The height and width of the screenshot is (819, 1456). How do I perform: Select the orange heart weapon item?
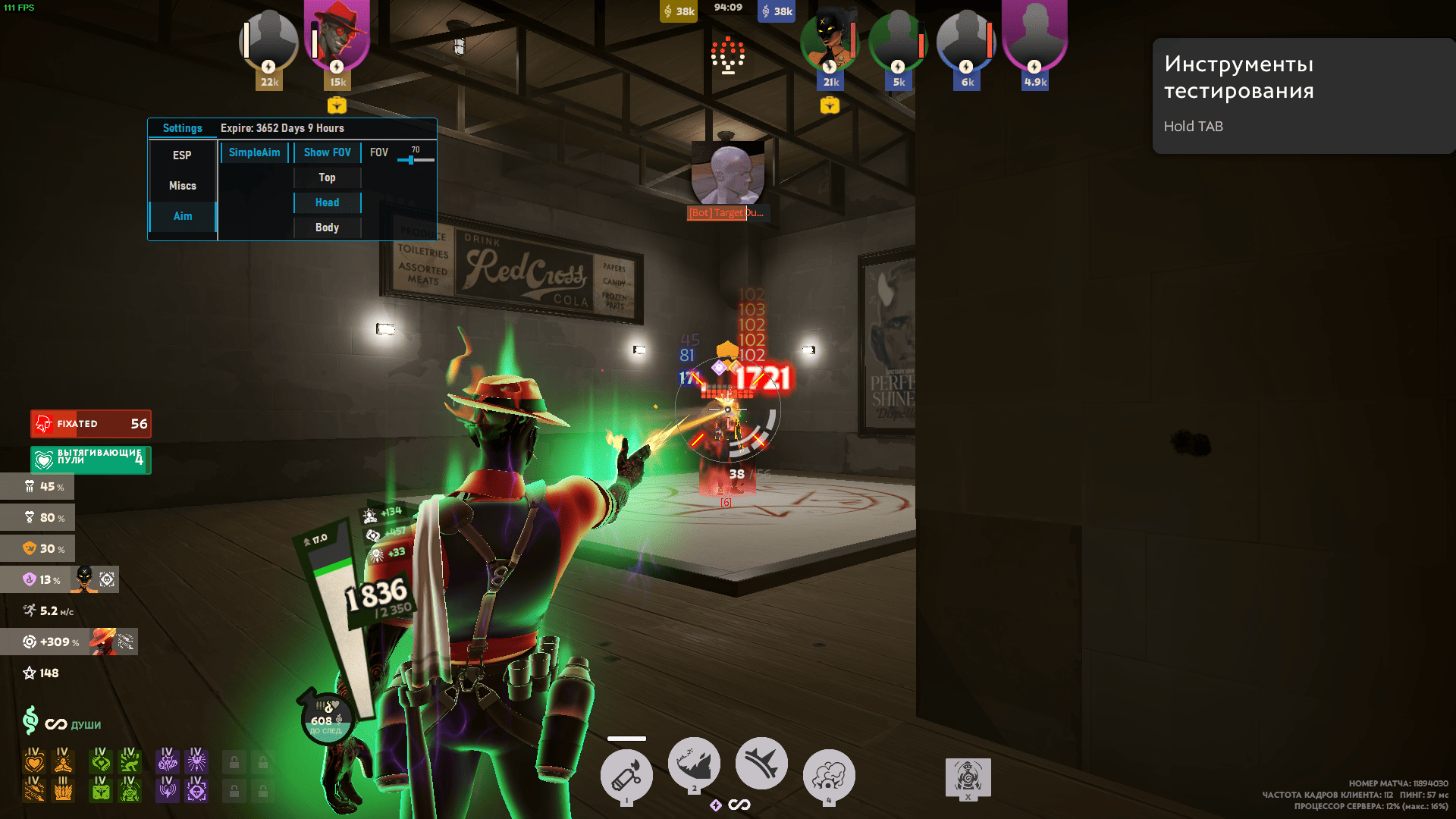click(x=34, y=761)
